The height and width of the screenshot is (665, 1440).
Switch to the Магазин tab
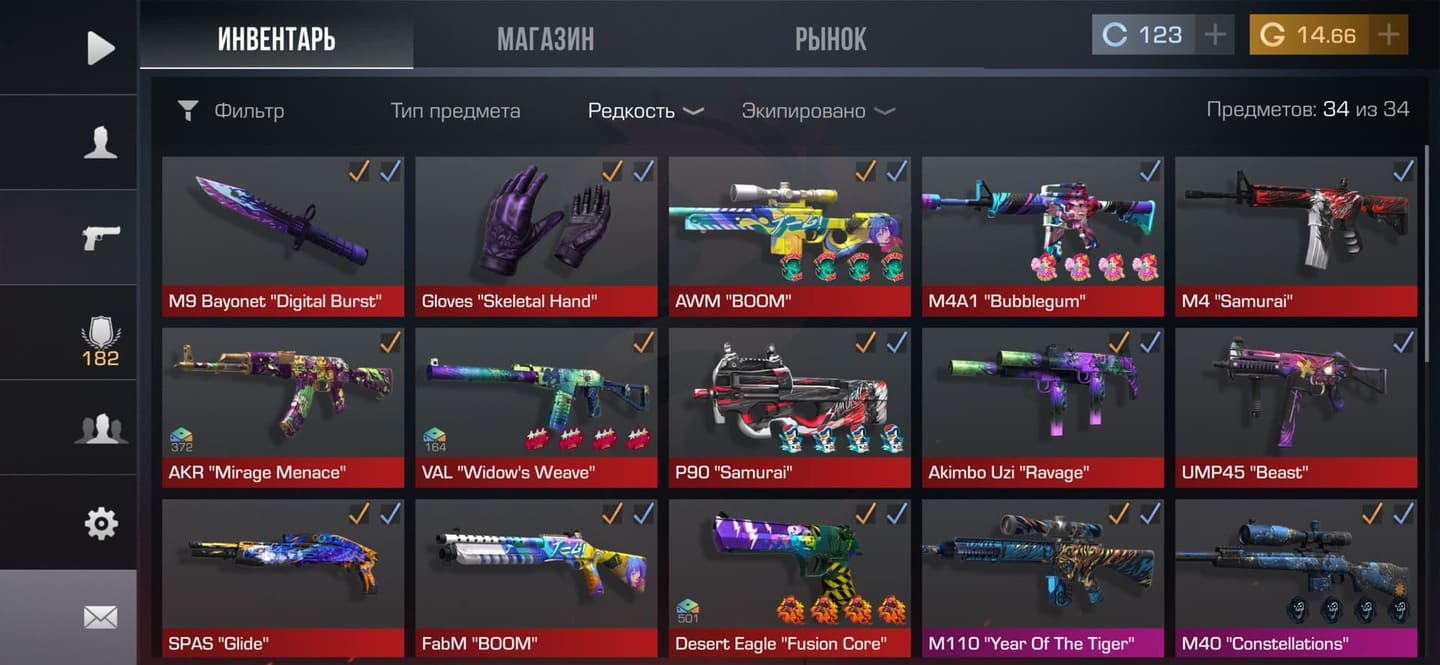point(545,39)
